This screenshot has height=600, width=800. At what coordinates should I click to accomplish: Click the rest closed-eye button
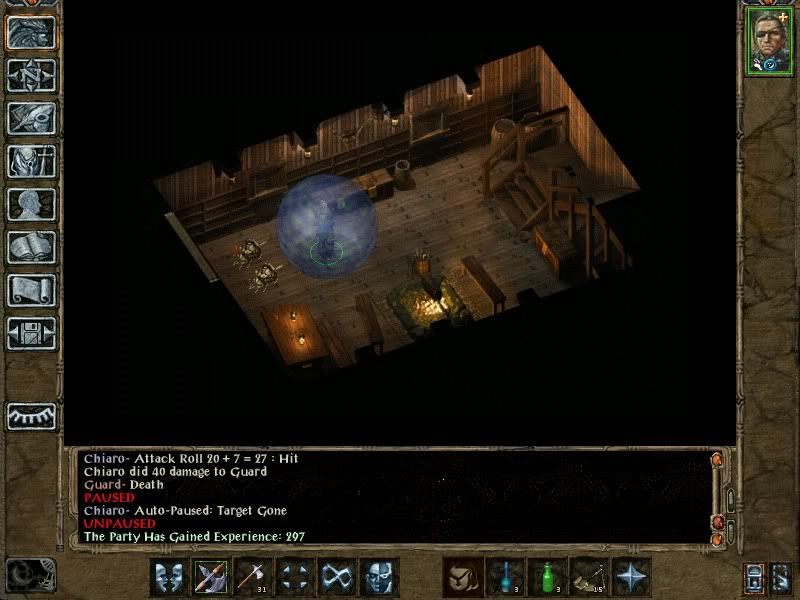(x=30, y=415)
